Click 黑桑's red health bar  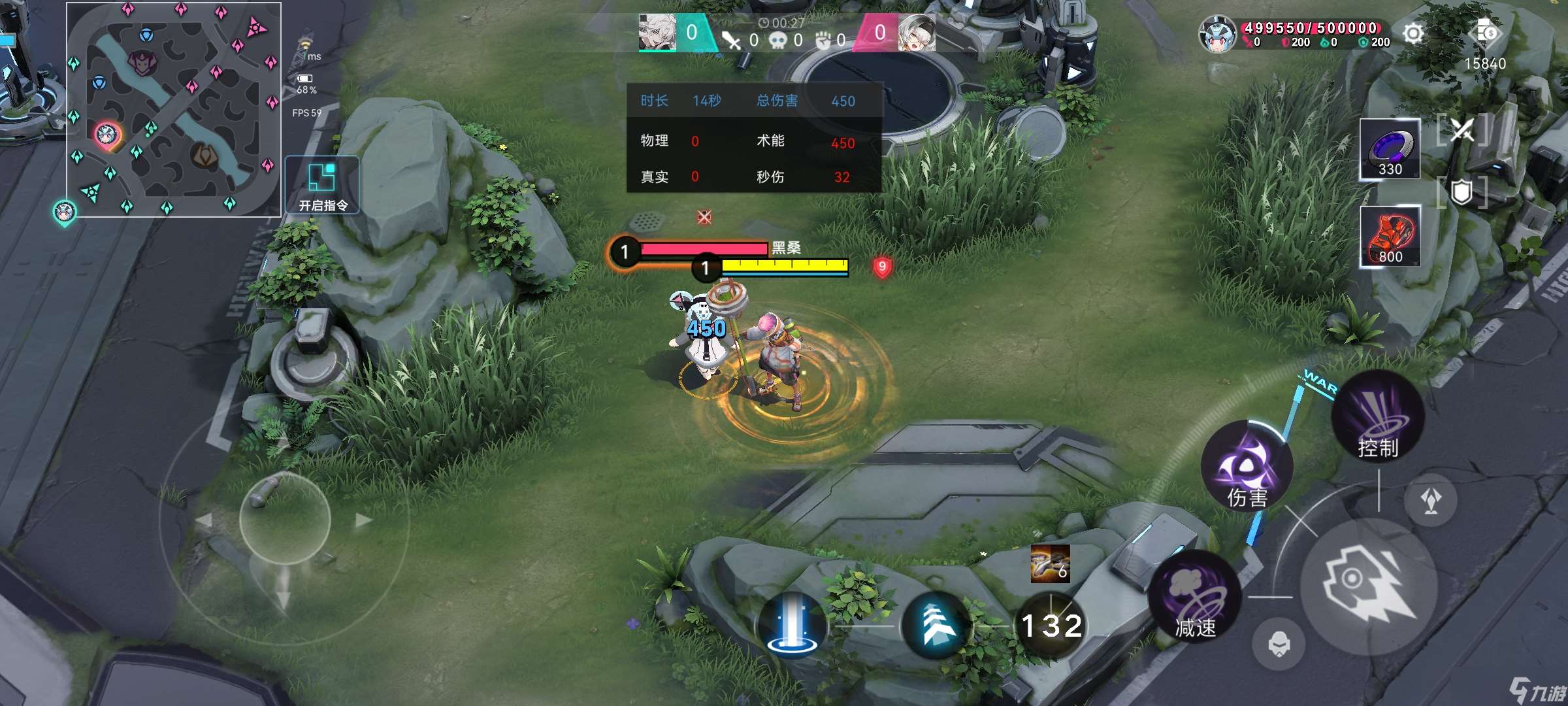[704, 248]
